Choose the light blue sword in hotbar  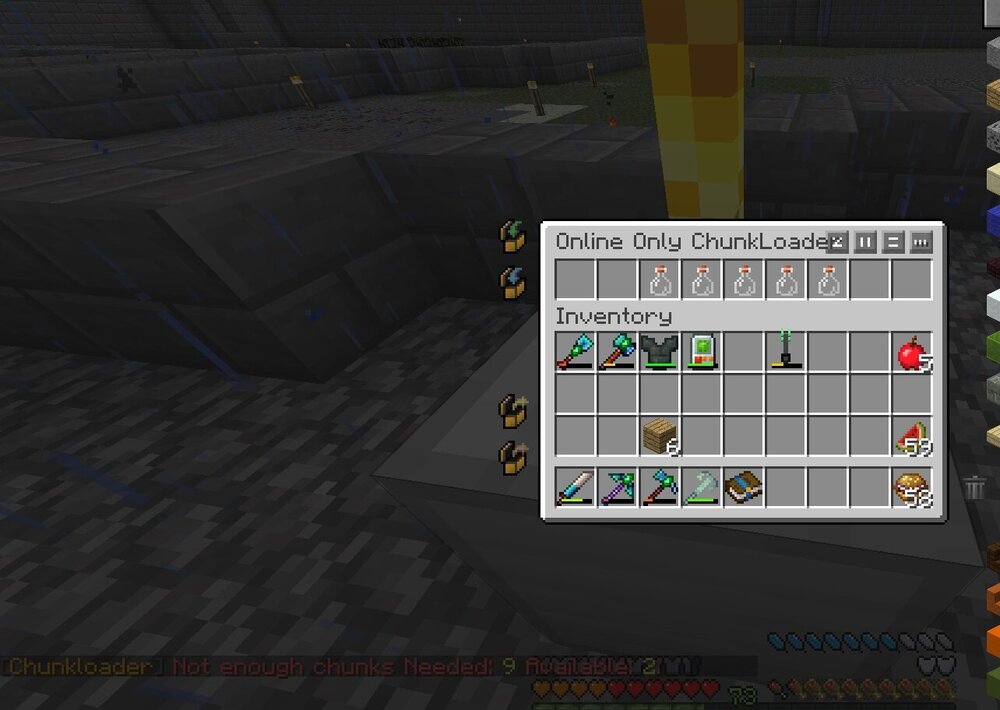pyautogui.click(x=575, y=487)
